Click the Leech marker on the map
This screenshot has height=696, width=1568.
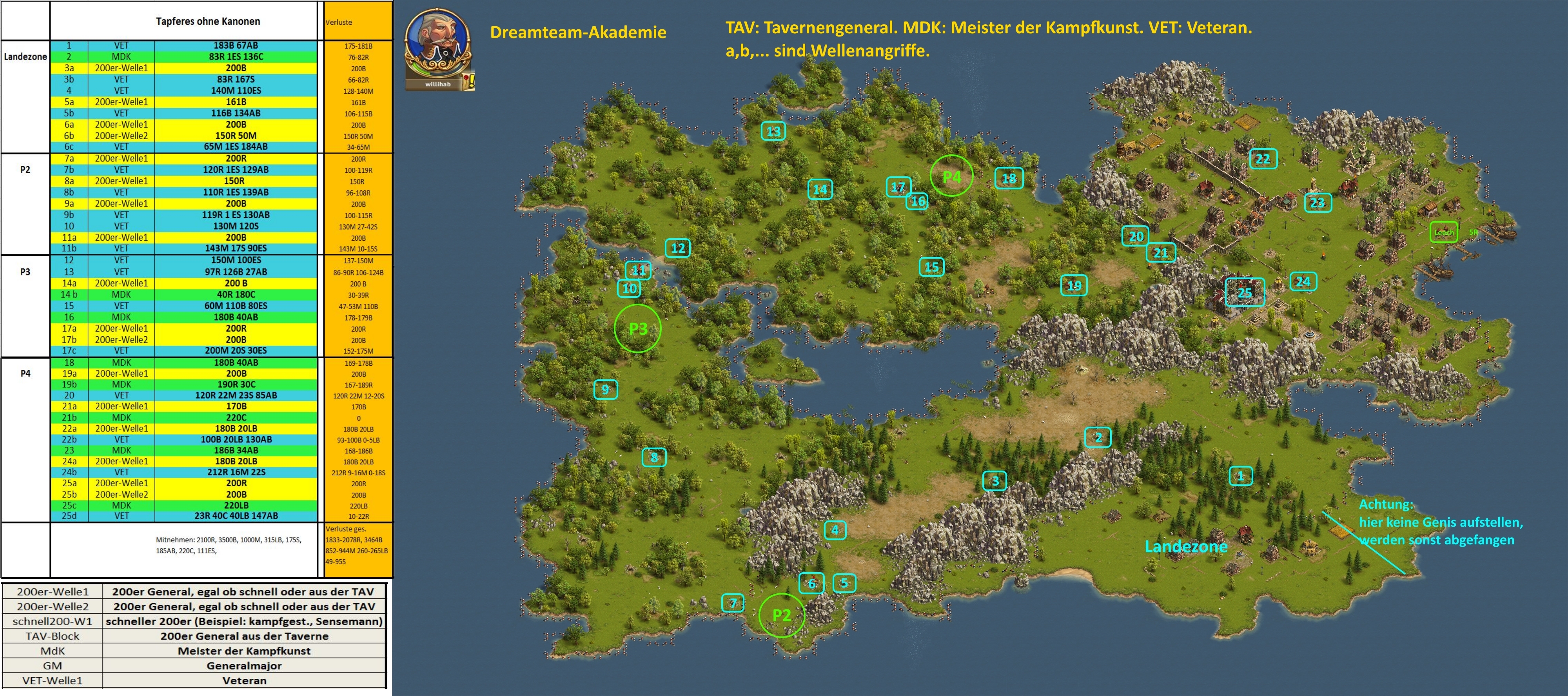point(1443,232)
